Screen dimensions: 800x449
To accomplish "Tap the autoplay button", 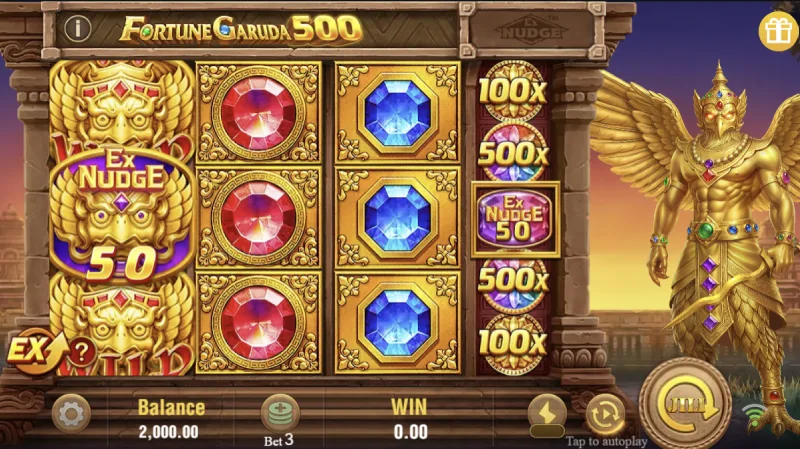I will (605, 414).
